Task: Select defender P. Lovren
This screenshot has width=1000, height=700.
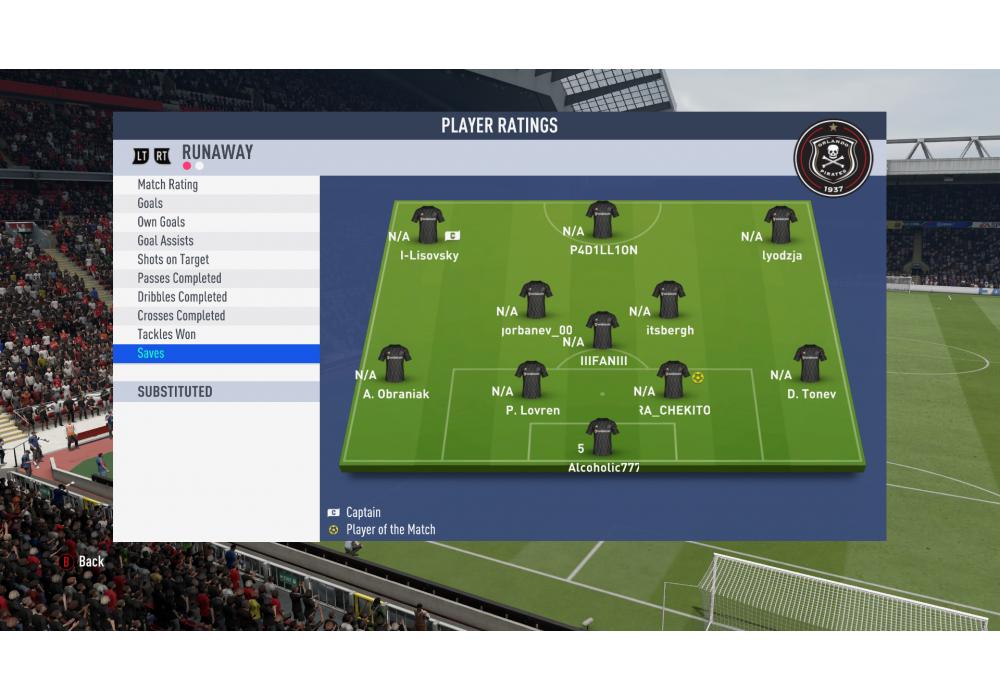Action: (x=532, y=380)
